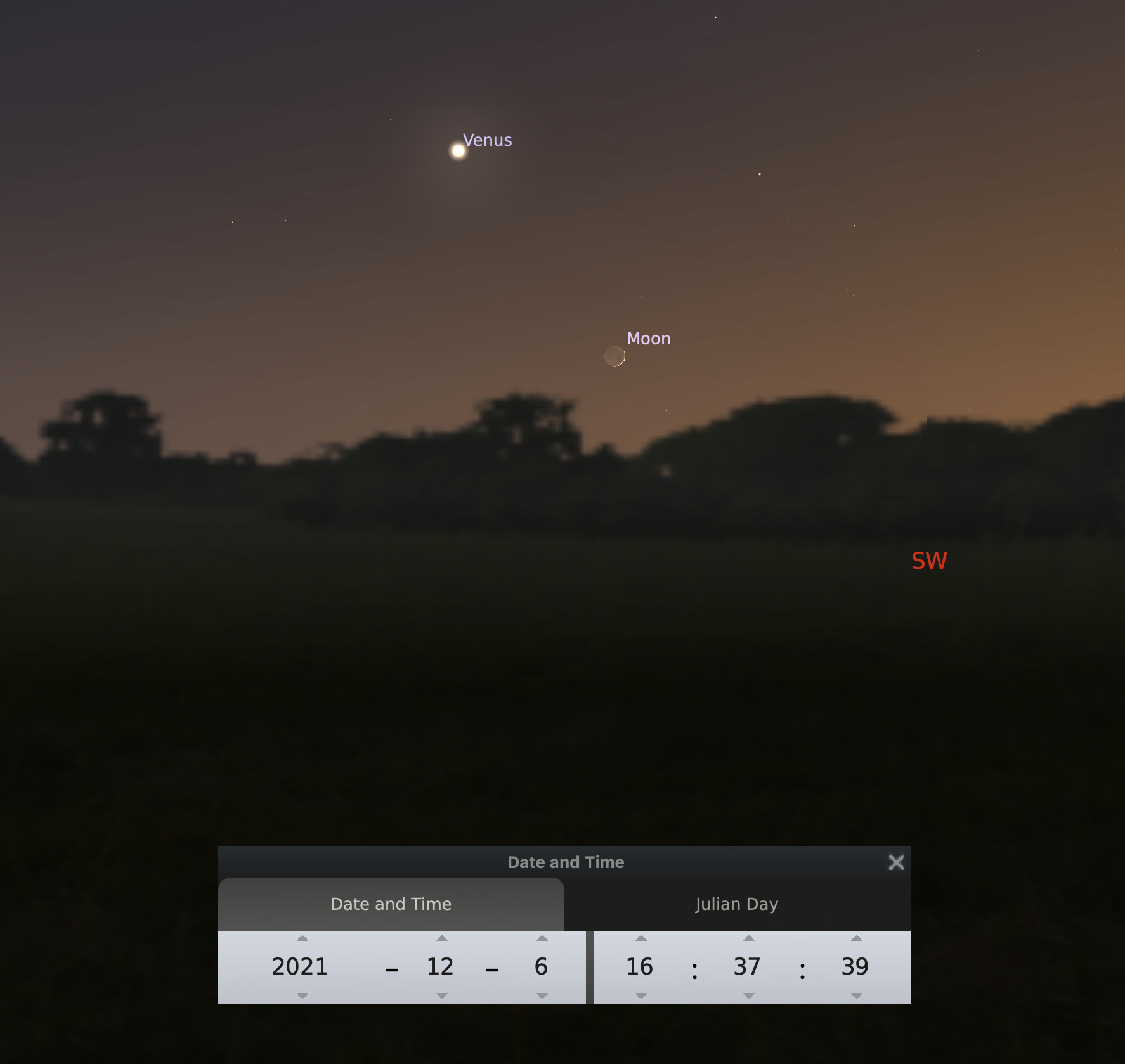Viewport: 1125px width, 1064px height.
Task: Decrease the seconds value 39
Action: pyautogui.click(x=857, y=996)
